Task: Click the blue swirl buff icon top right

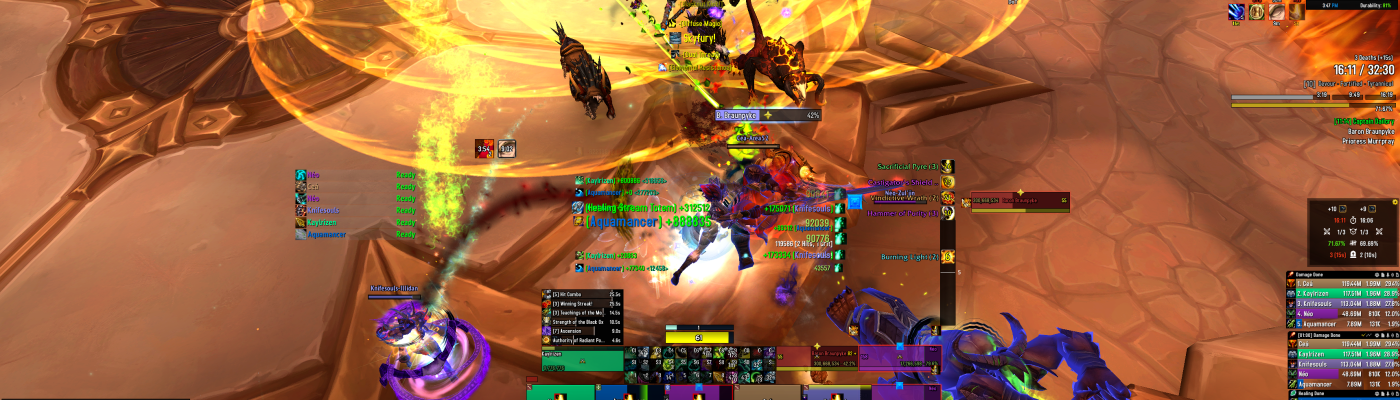Action: (x=1236, y=11)
